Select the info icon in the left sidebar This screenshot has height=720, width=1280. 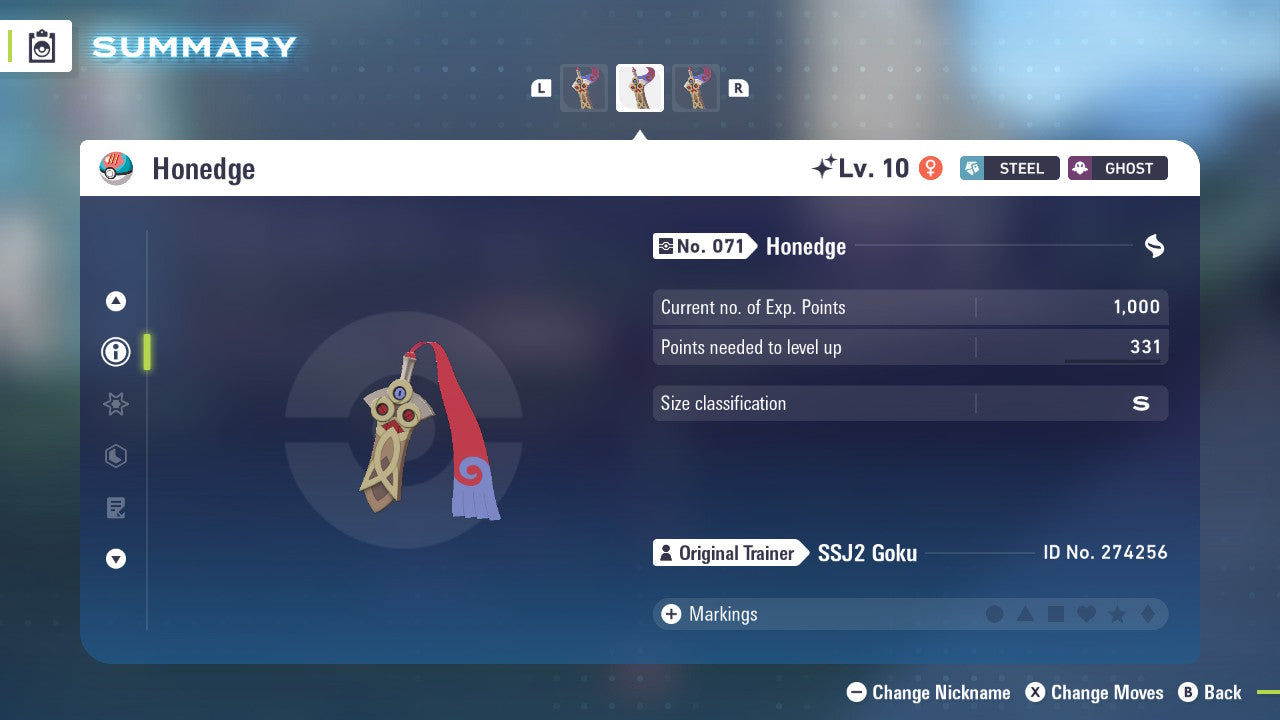coord(115,352)
